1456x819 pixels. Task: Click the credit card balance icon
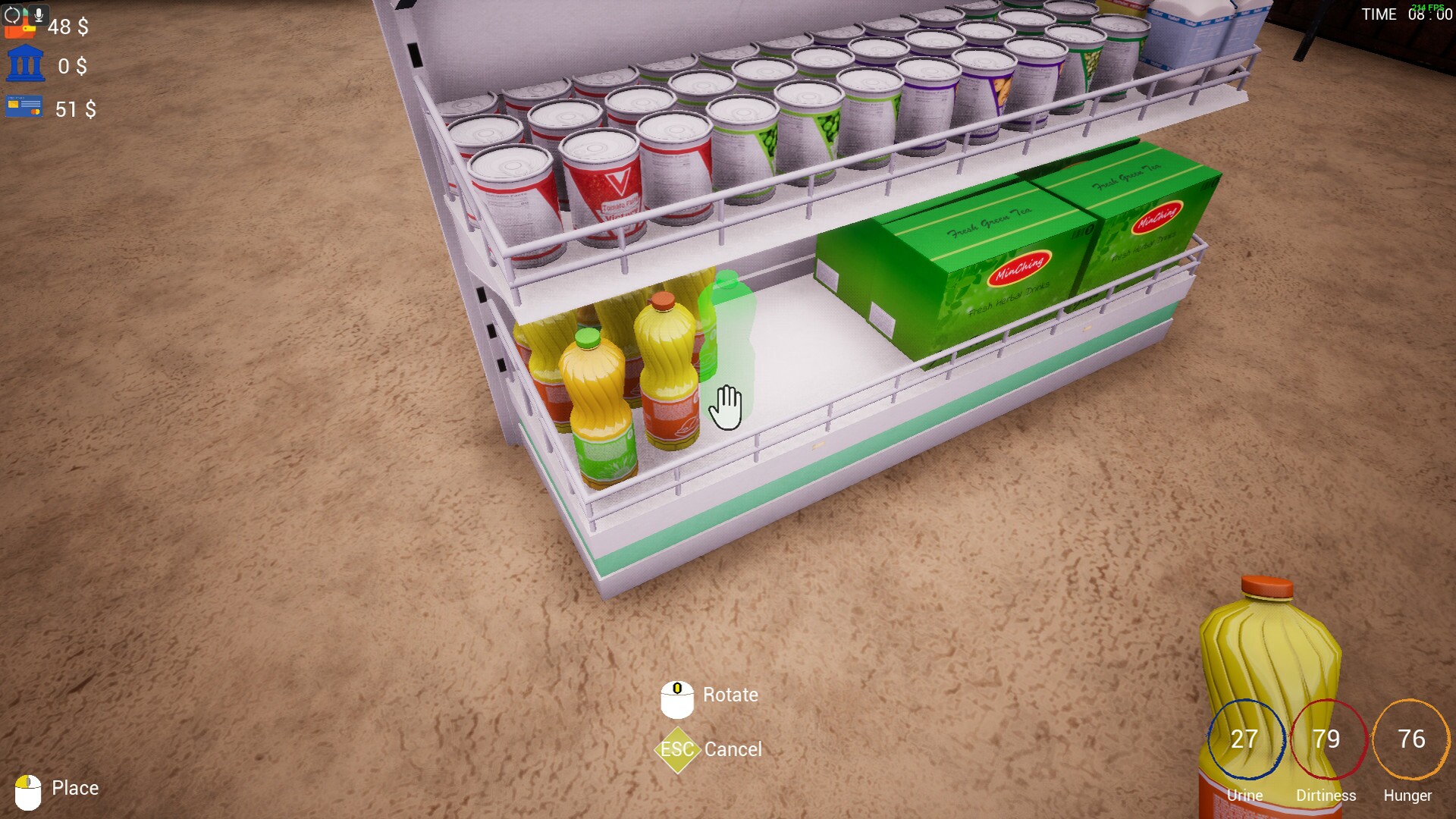(24, 106)
